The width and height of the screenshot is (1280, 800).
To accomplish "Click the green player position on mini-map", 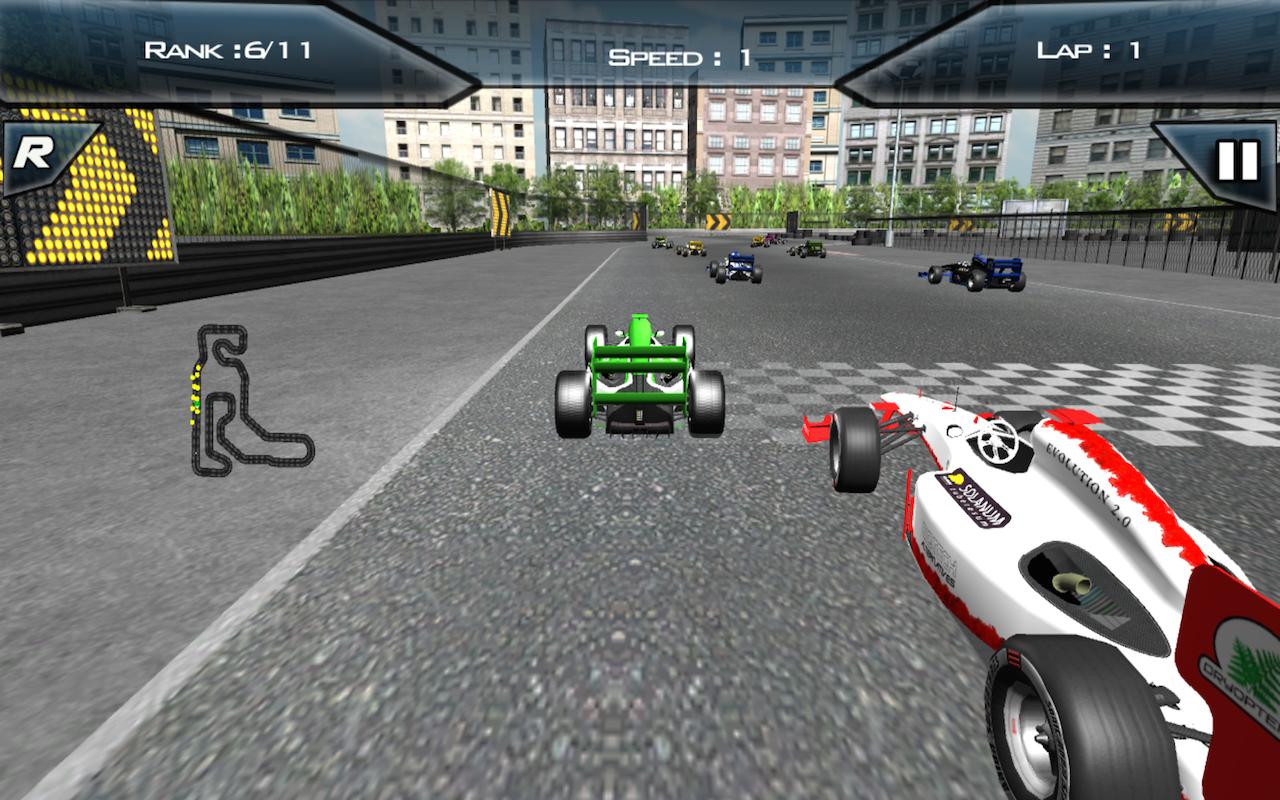I will point(196,403).
